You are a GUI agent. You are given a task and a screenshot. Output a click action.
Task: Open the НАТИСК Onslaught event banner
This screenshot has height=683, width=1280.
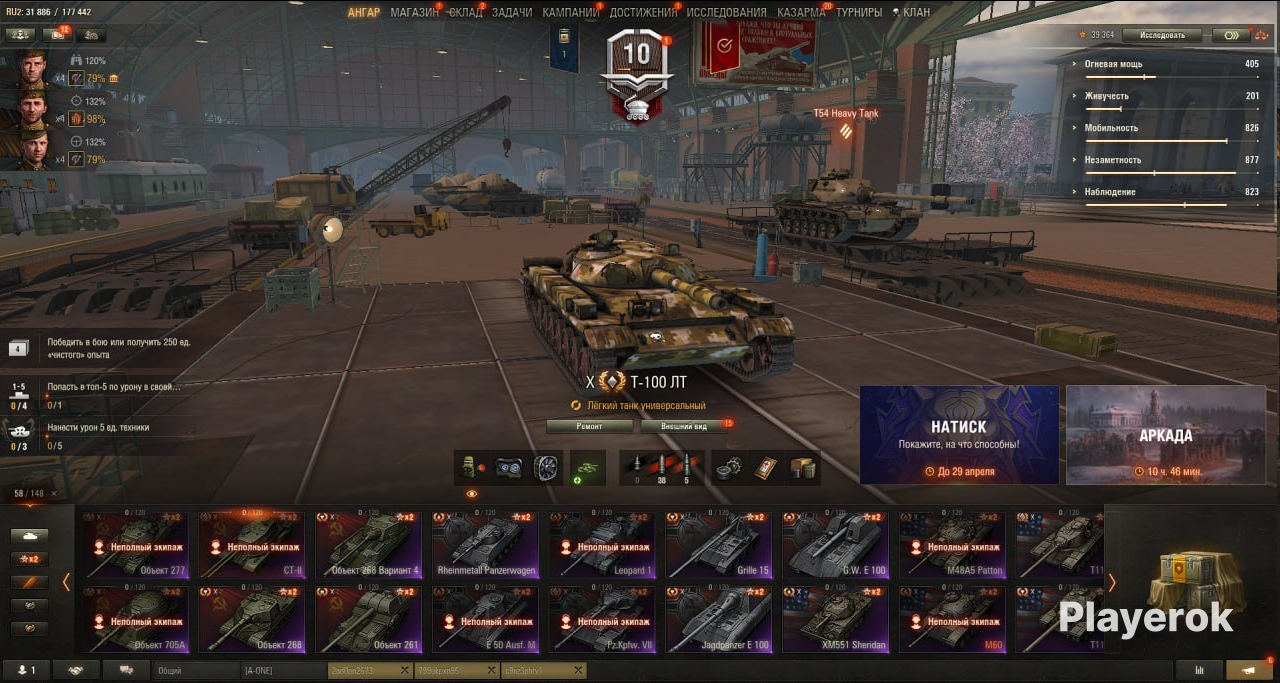click(x=959, y=435)
